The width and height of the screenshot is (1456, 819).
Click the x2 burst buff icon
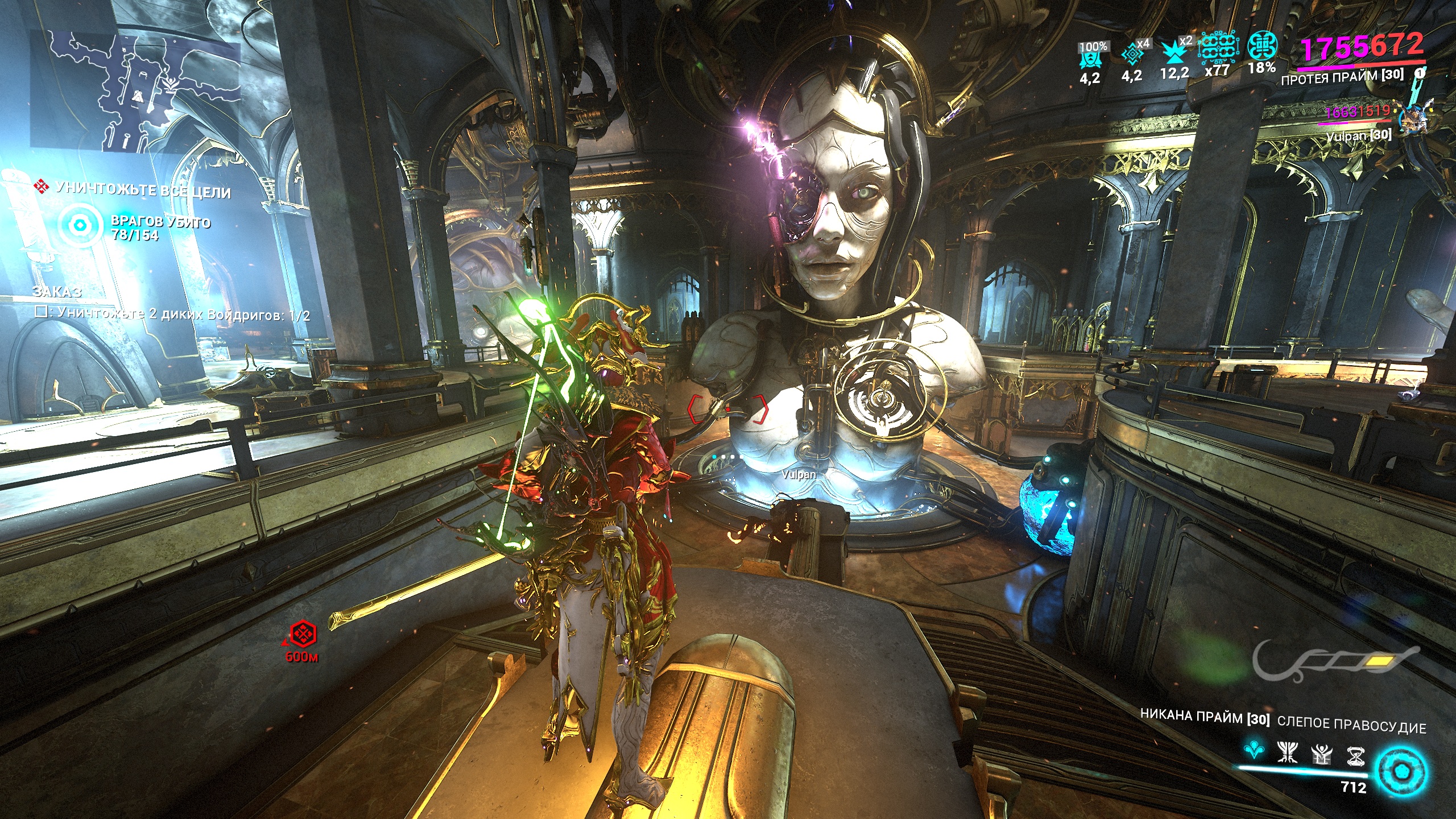[1174, 52]
